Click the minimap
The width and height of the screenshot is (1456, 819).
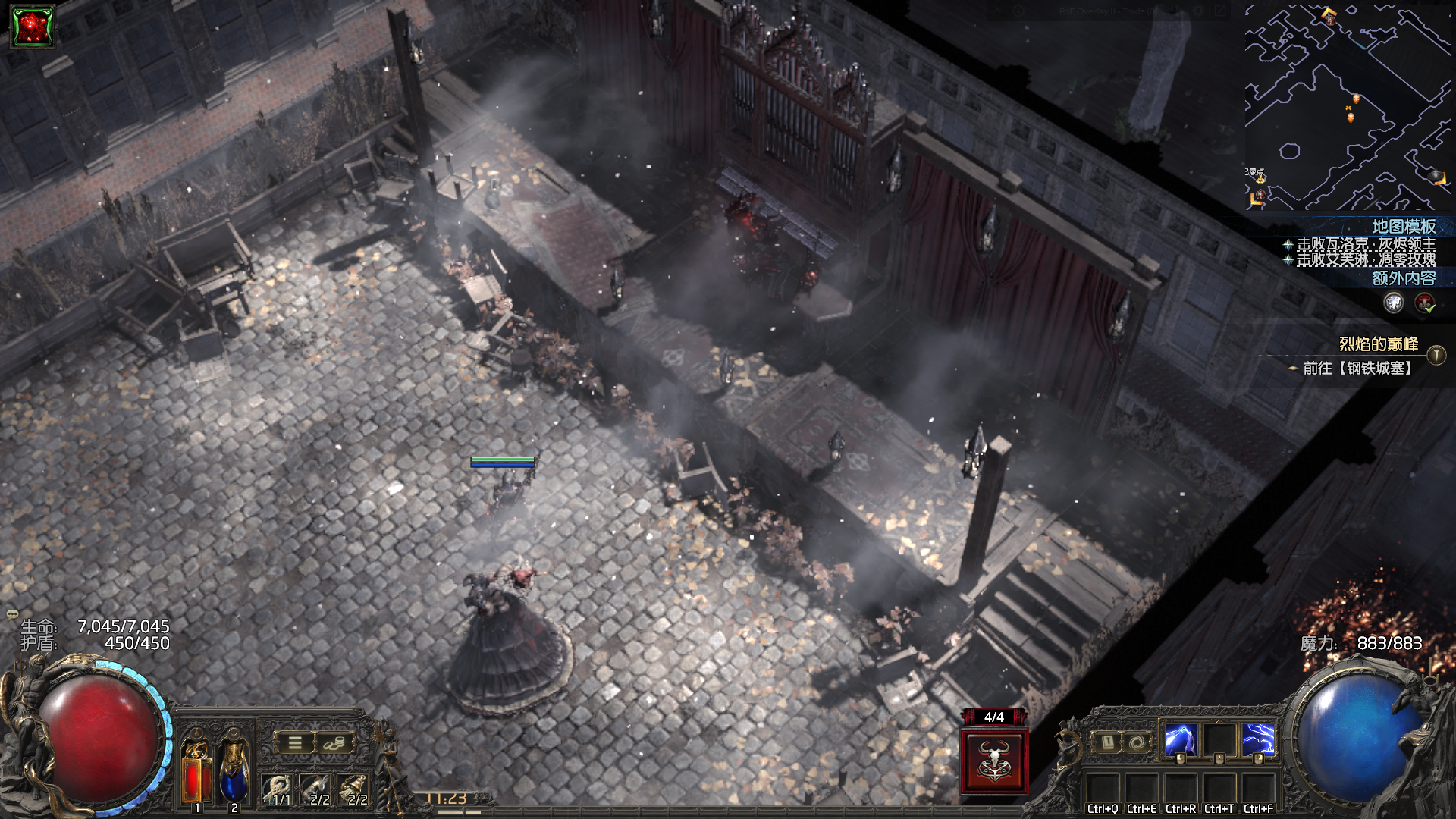click(x=1347, y=108)
